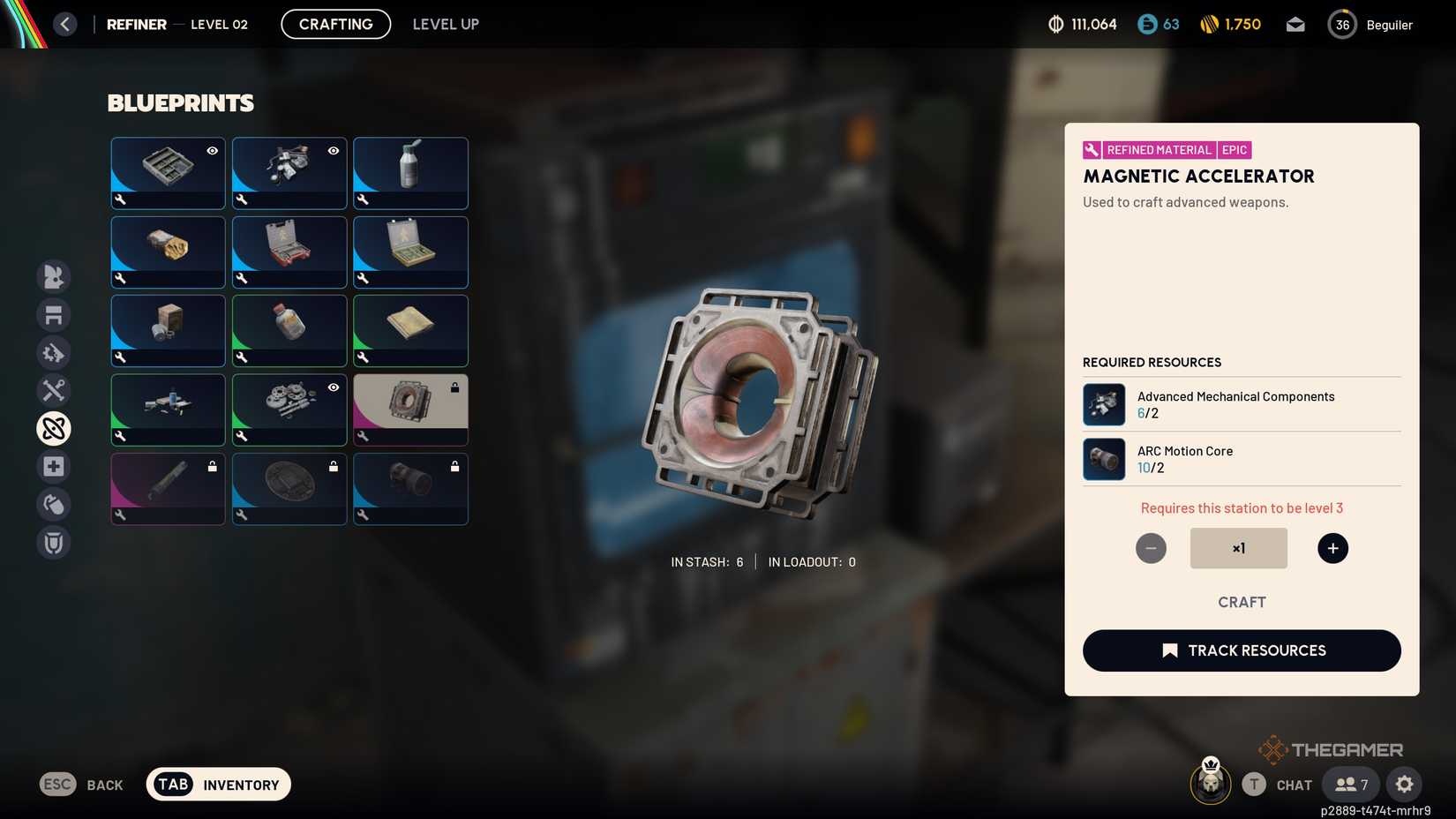Open the Level Up tab
Image resolution: width=1456 pixels, height=819 pixels.
(x=445, y=24)
